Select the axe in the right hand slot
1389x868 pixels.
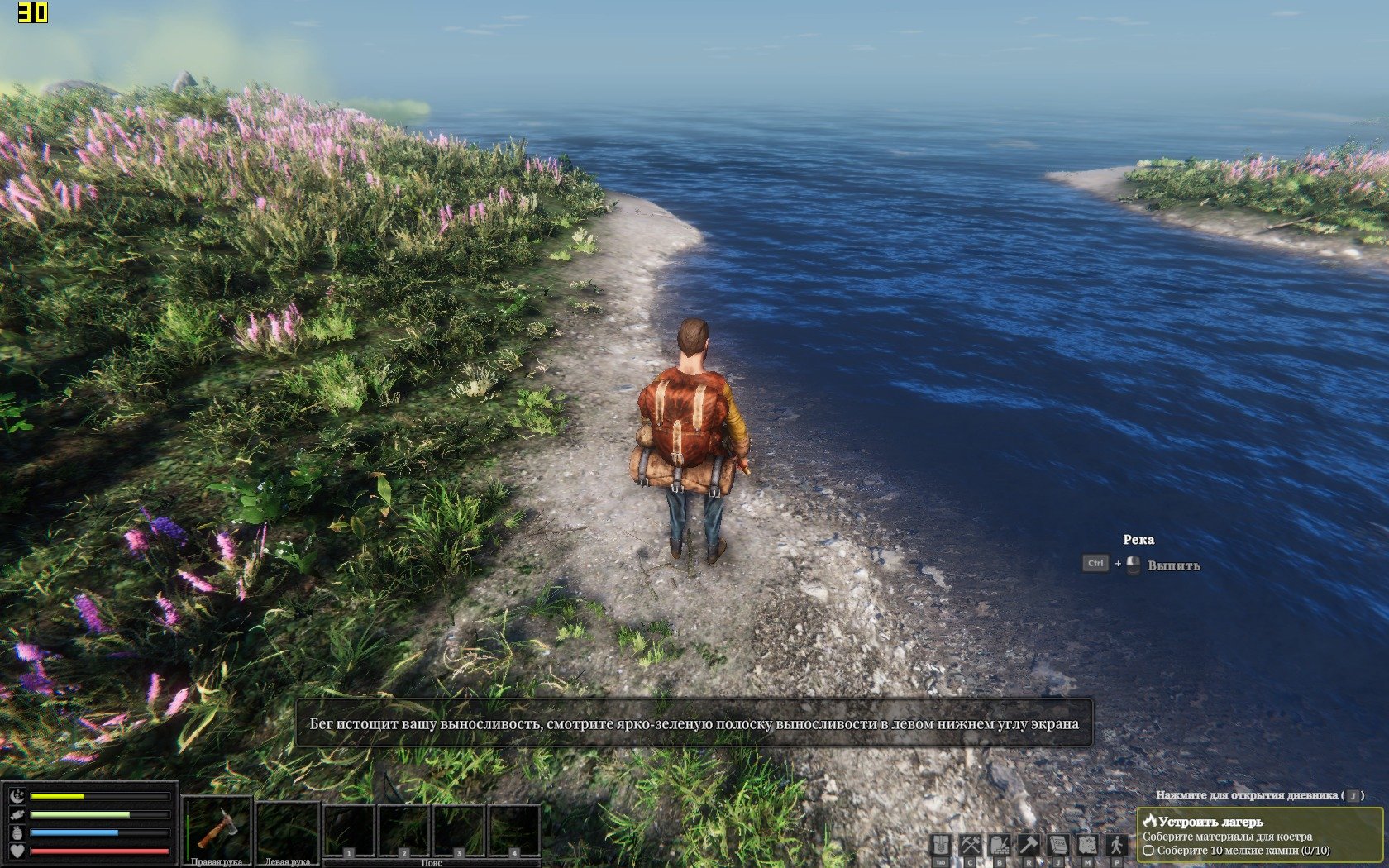[x=217, y=828]
